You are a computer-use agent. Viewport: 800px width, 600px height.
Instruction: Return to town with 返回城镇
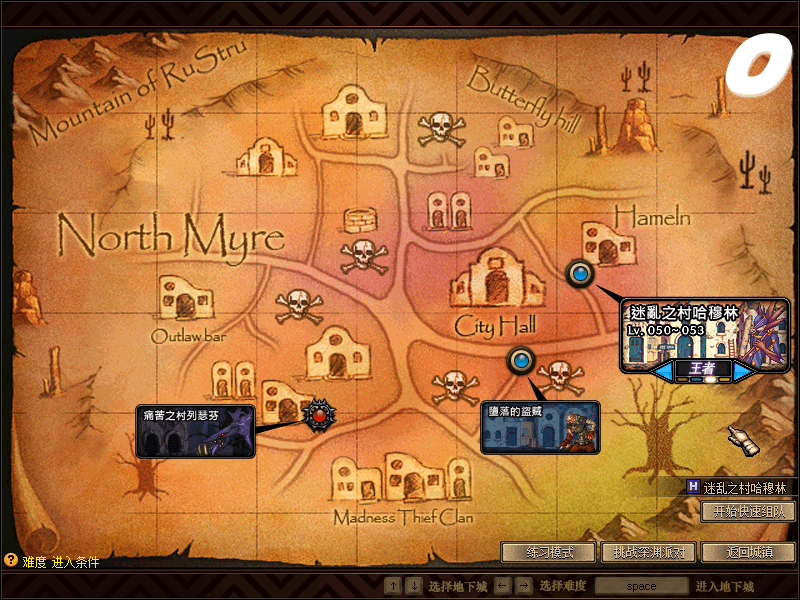[748, 552]
